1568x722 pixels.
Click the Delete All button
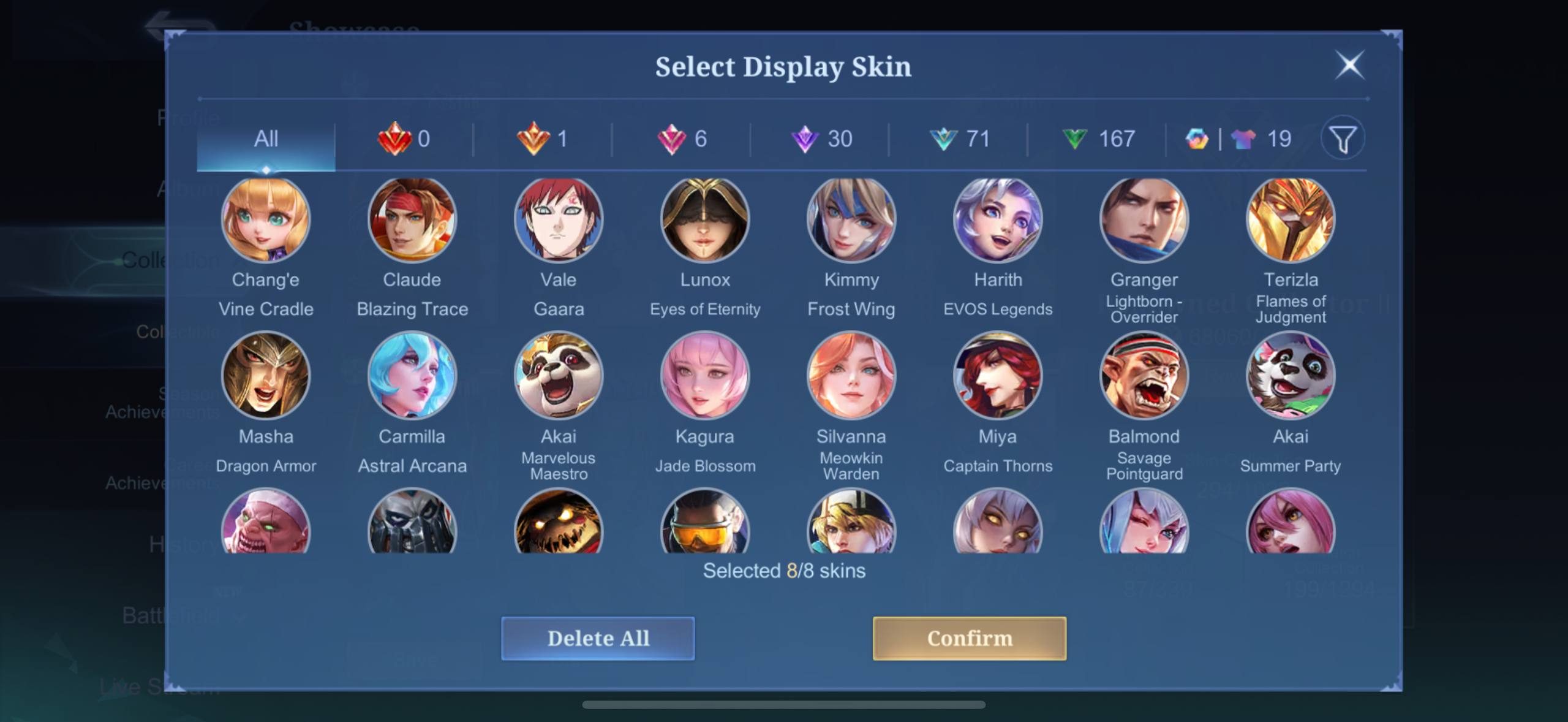coord(598,638)
